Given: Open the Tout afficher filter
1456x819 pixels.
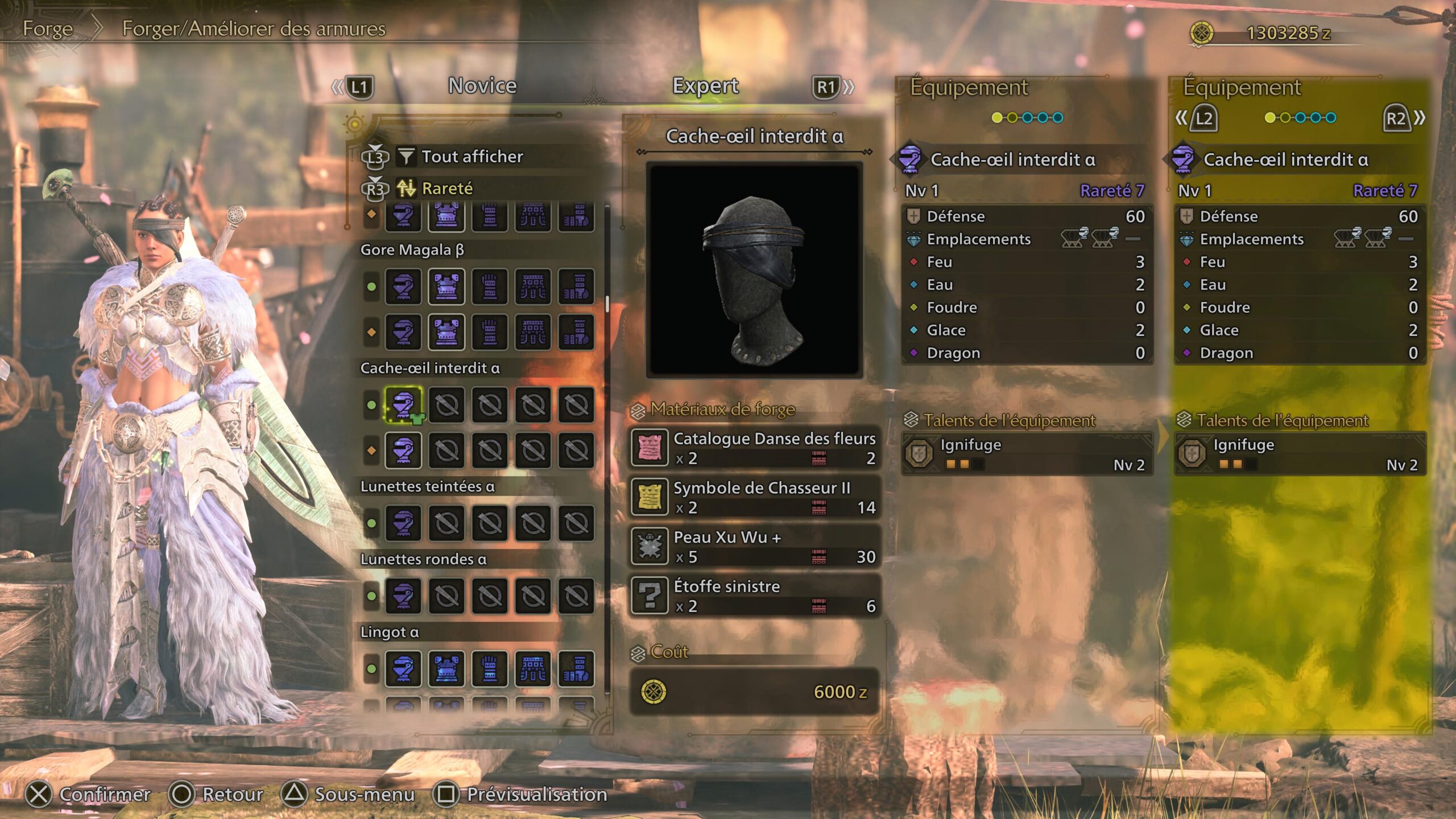Looking at the screenshot, I should tap(471, 156).
